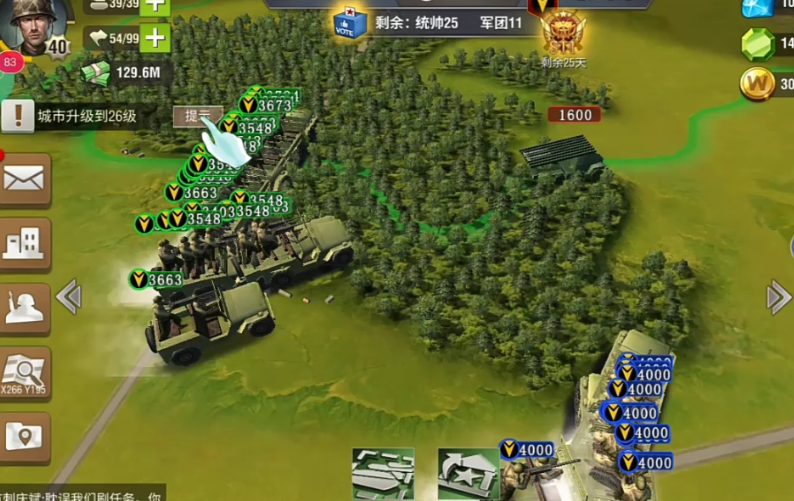
Task: Click the blue diamond currency icon
Action: click(757, 7)
